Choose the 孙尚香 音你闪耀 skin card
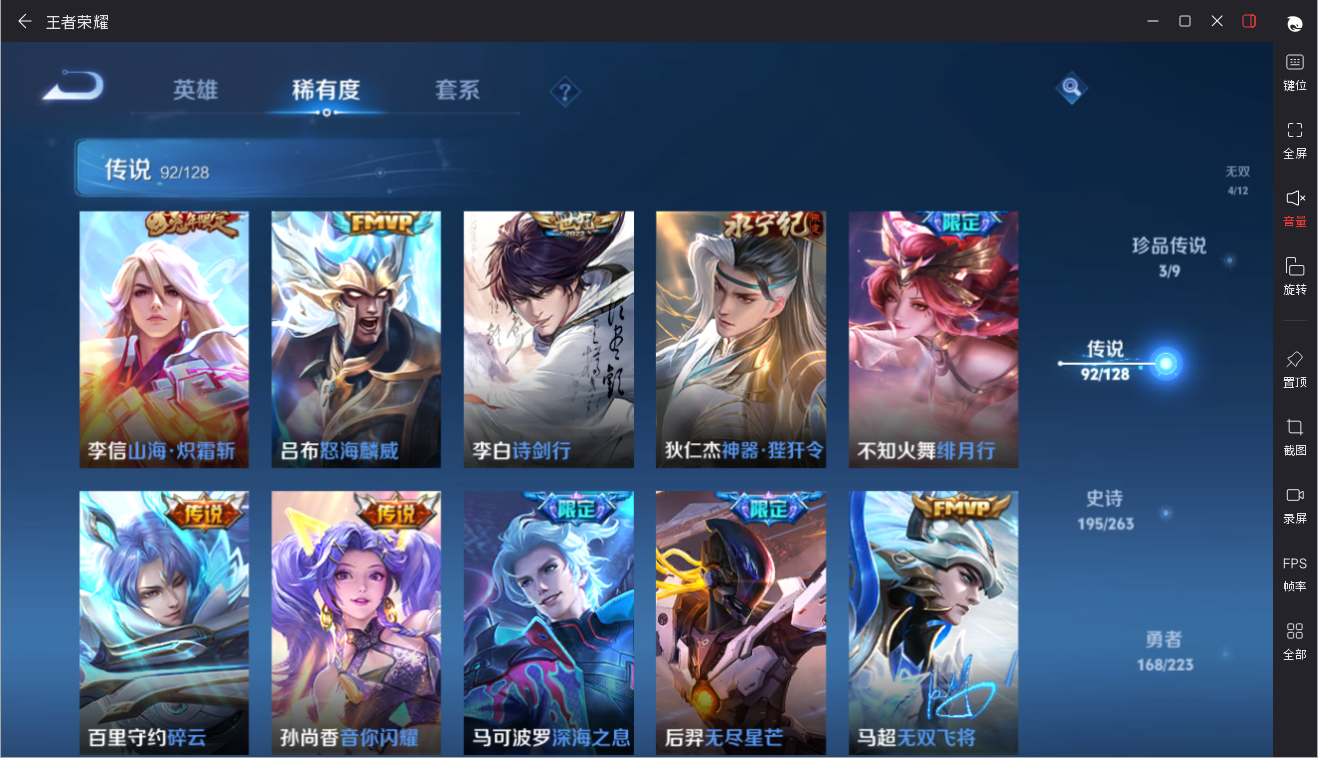Image resolution: width=1318 pixels, height=758 pixels. point(356,622)
